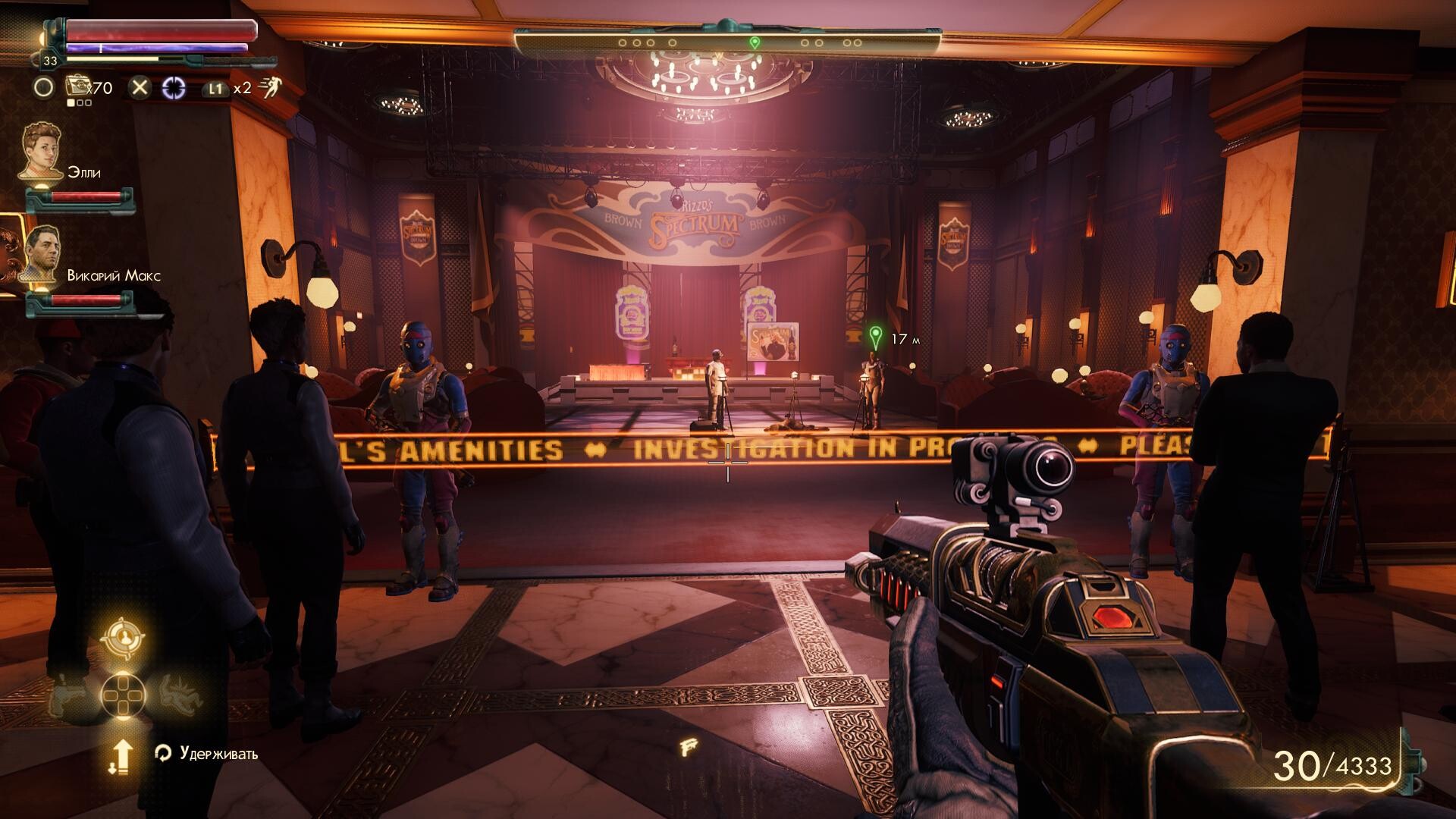The image size is (1456, 819).
Task: Select Элли's companion portrait
Action: tap(42, 152)
